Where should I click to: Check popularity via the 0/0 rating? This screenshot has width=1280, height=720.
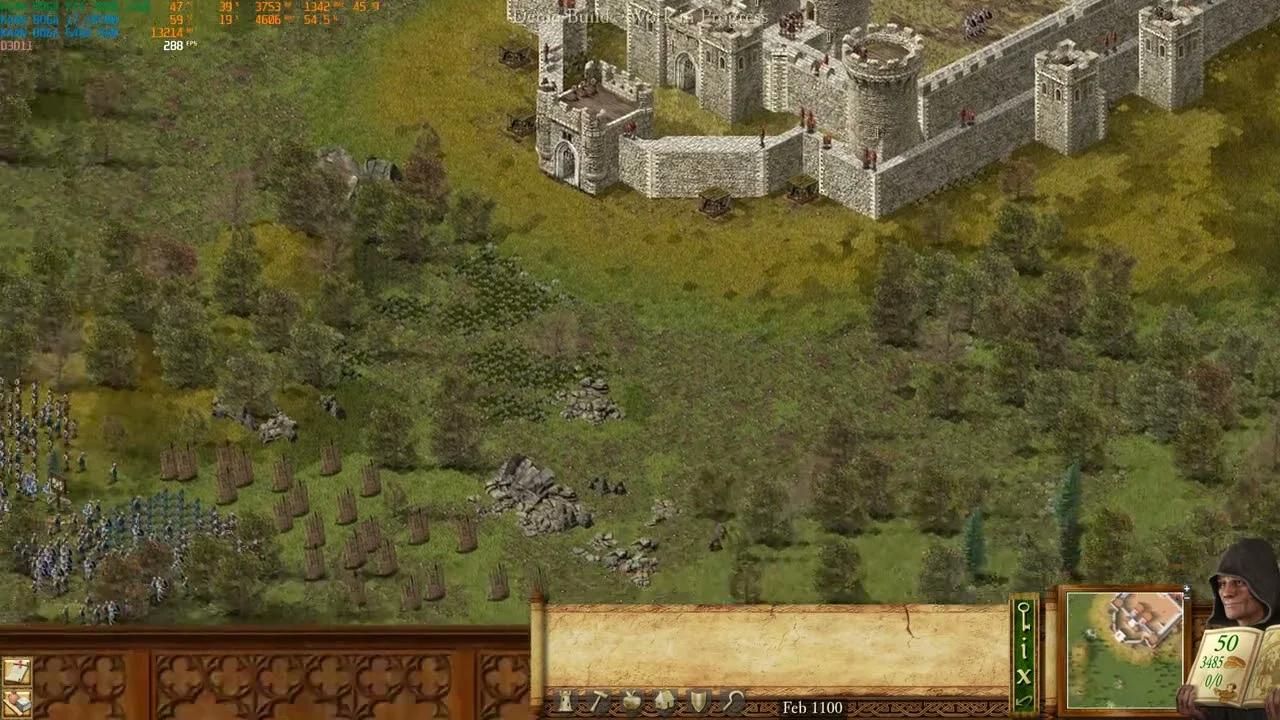[1214, 679]
